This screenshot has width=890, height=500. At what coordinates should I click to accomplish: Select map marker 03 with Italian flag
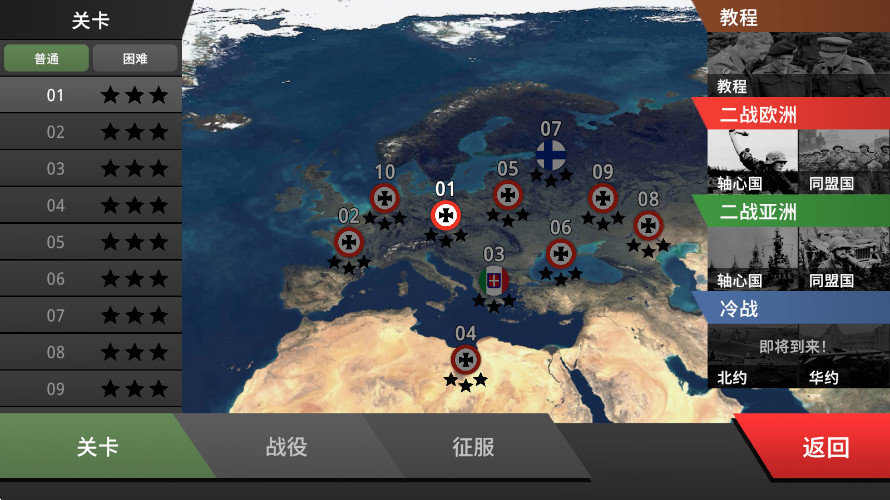click(494, 281)
